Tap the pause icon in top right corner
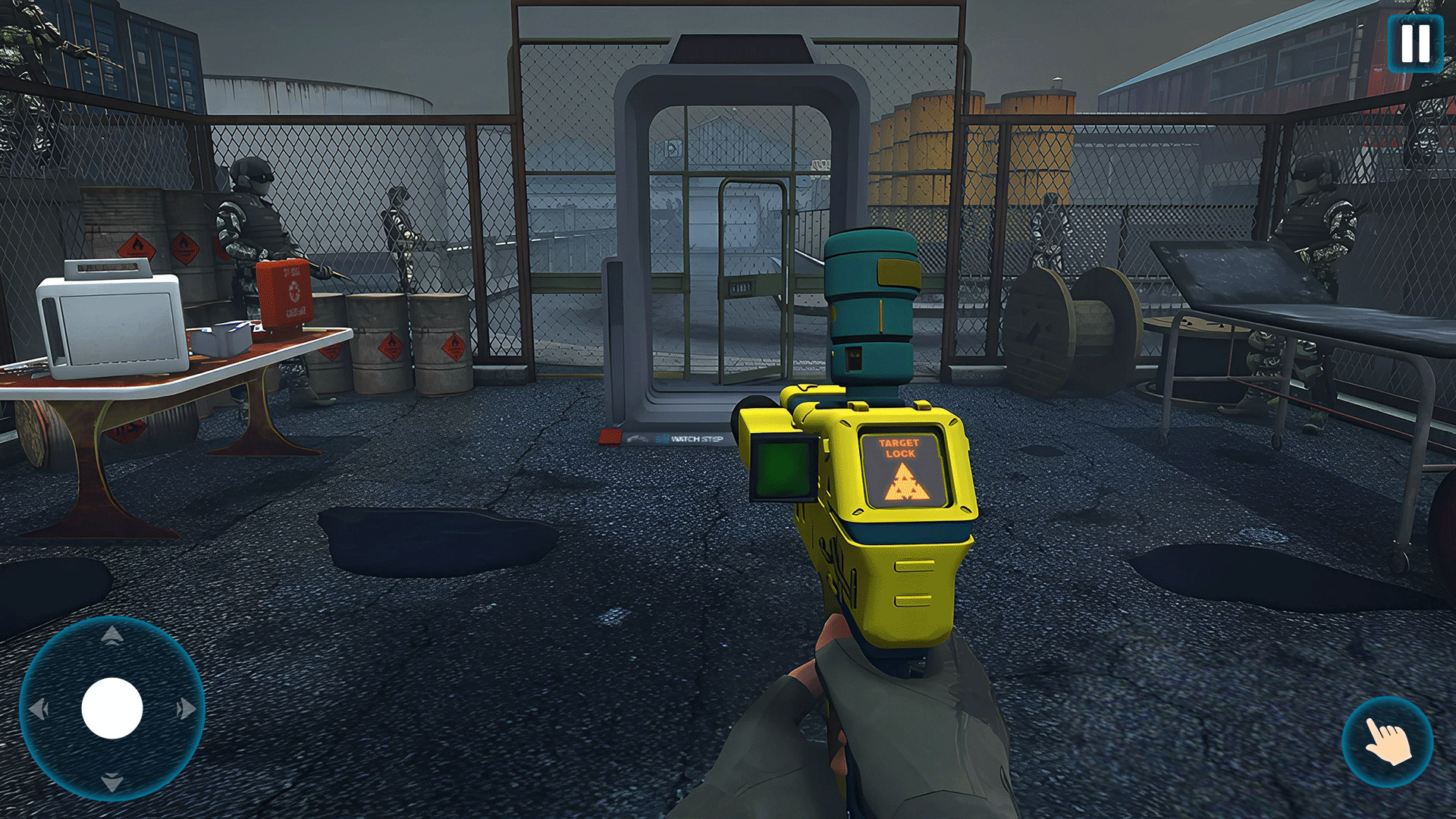The height and width of the screenshot is (819, 1456). pos(1415,42)
